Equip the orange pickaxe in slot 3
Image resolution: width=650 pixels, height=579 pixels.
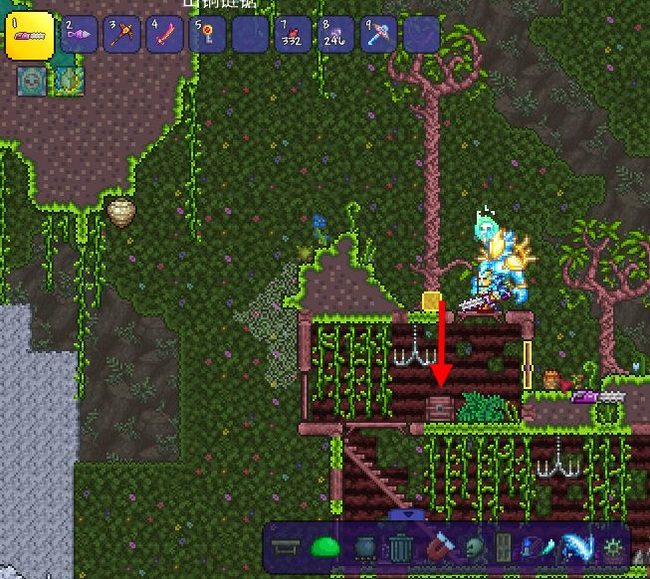(x=123, y=35)
